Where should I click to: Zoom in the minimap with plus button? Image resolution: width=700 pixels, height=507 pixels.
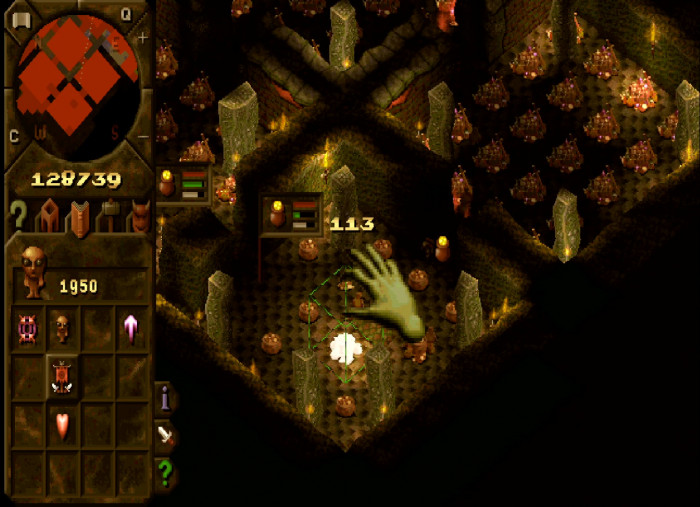[143, 38]
